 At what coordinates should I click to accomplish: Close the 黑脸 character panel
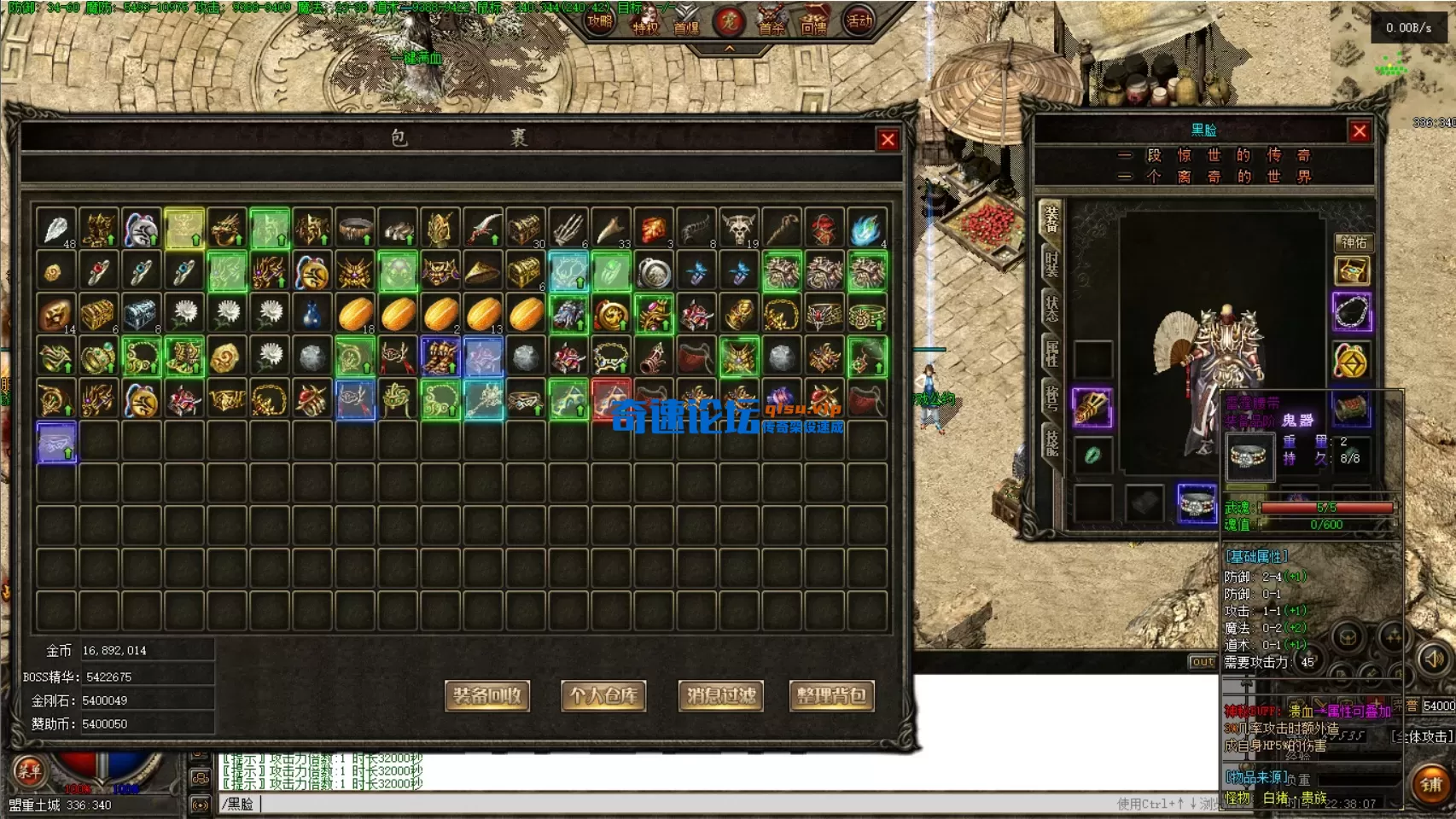click(1360, 131)
